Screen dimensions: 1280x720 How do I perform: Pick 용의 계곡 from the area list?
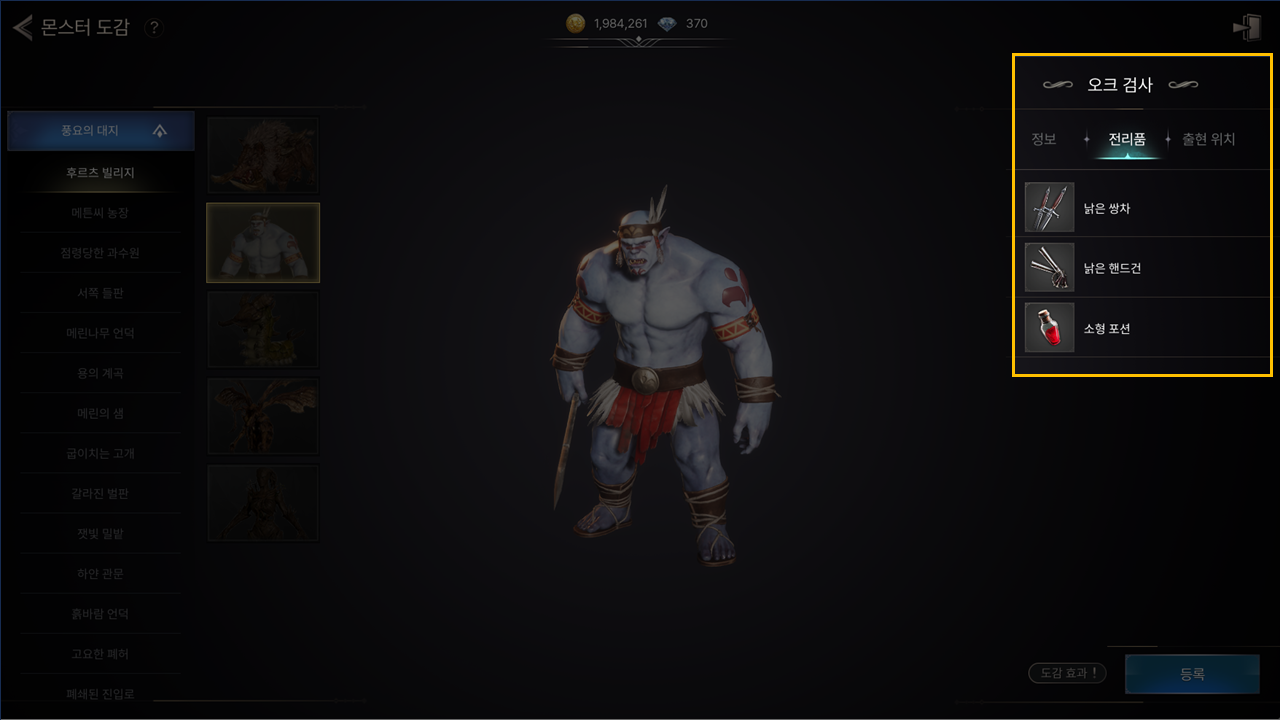(x=101, y=373)
